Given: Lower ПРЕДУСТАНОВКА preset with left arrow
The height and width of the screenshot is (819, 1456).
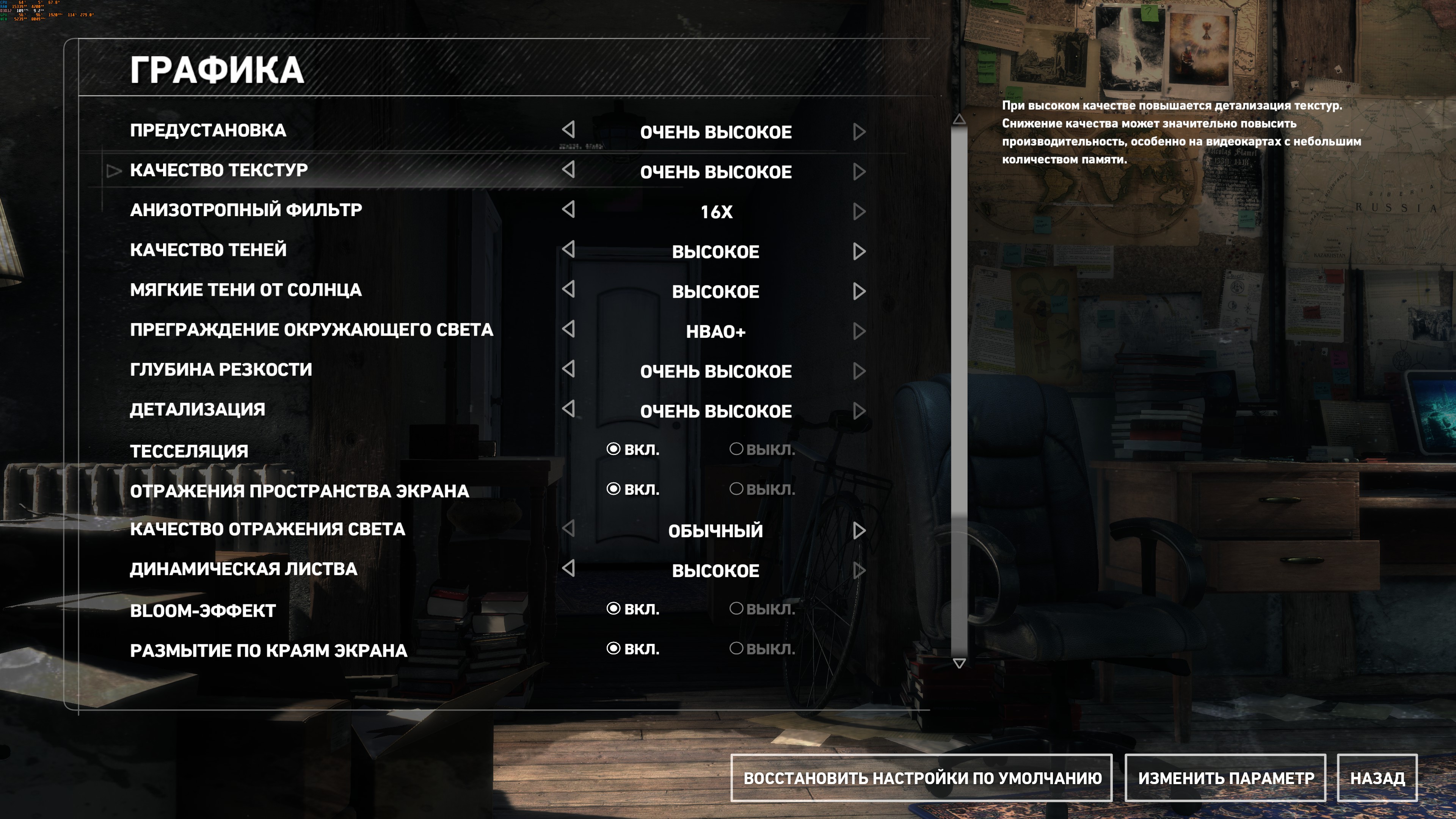Looking at the screenshot, I should (569, 130).
